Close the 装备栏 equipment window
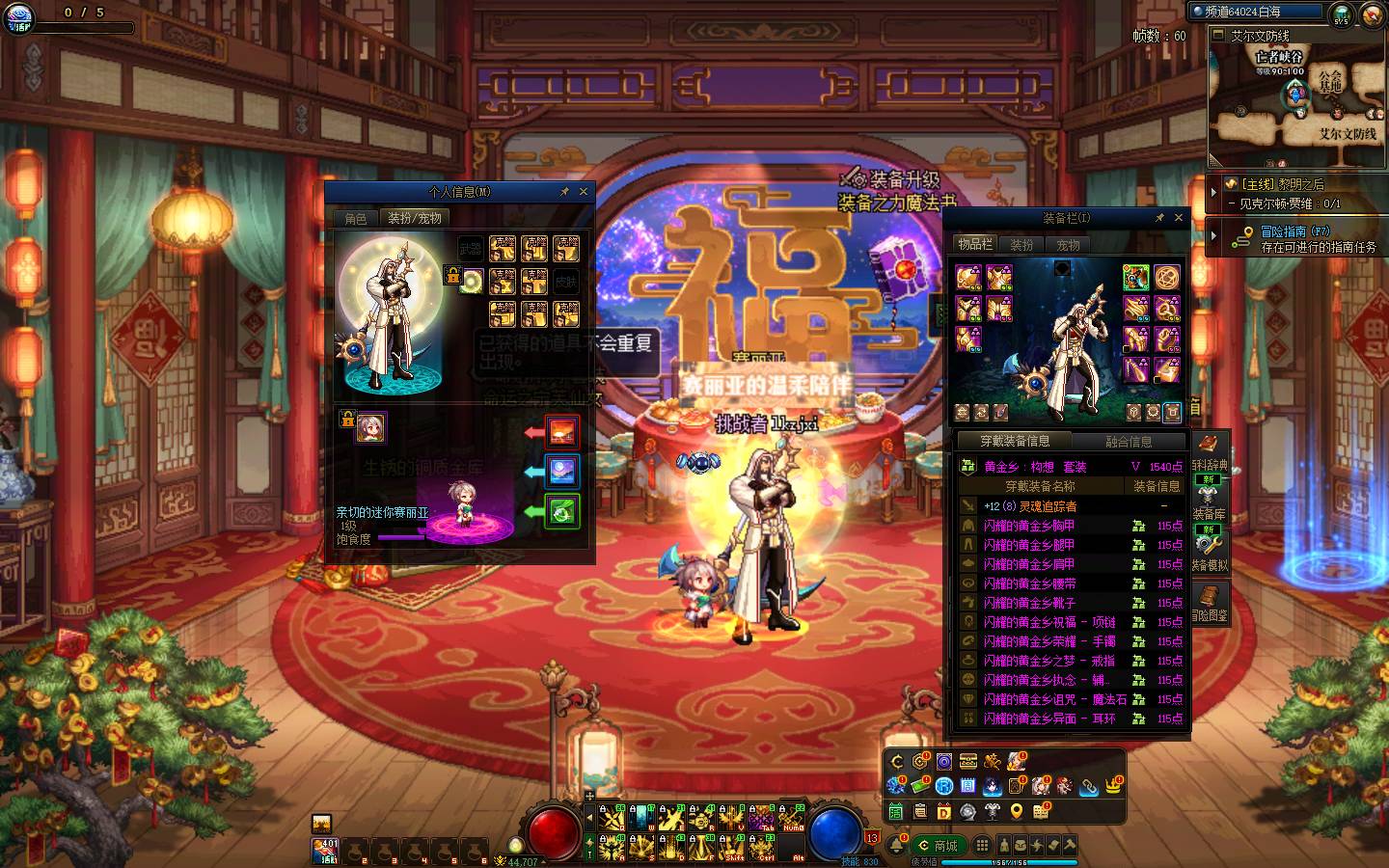This screenshot has height=868, width=1389. click(1178, 218)
